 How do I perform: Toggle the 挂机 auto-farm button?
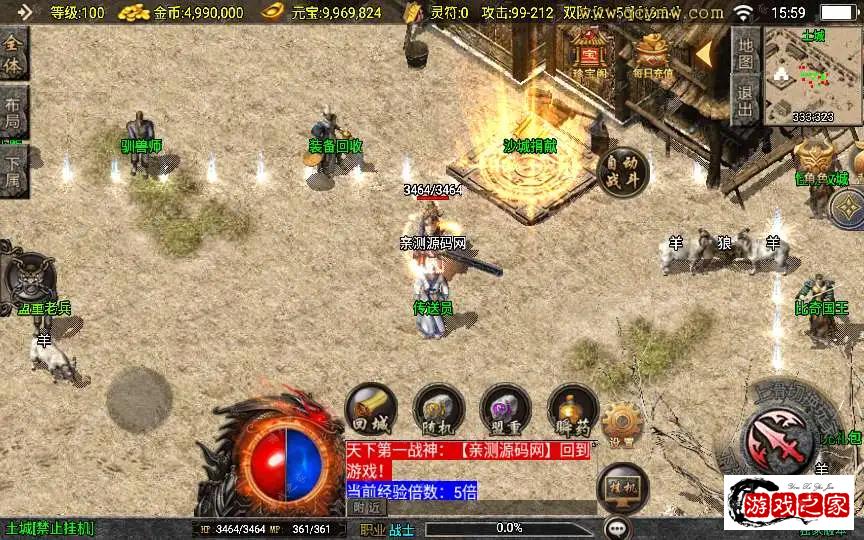(622, 487)
